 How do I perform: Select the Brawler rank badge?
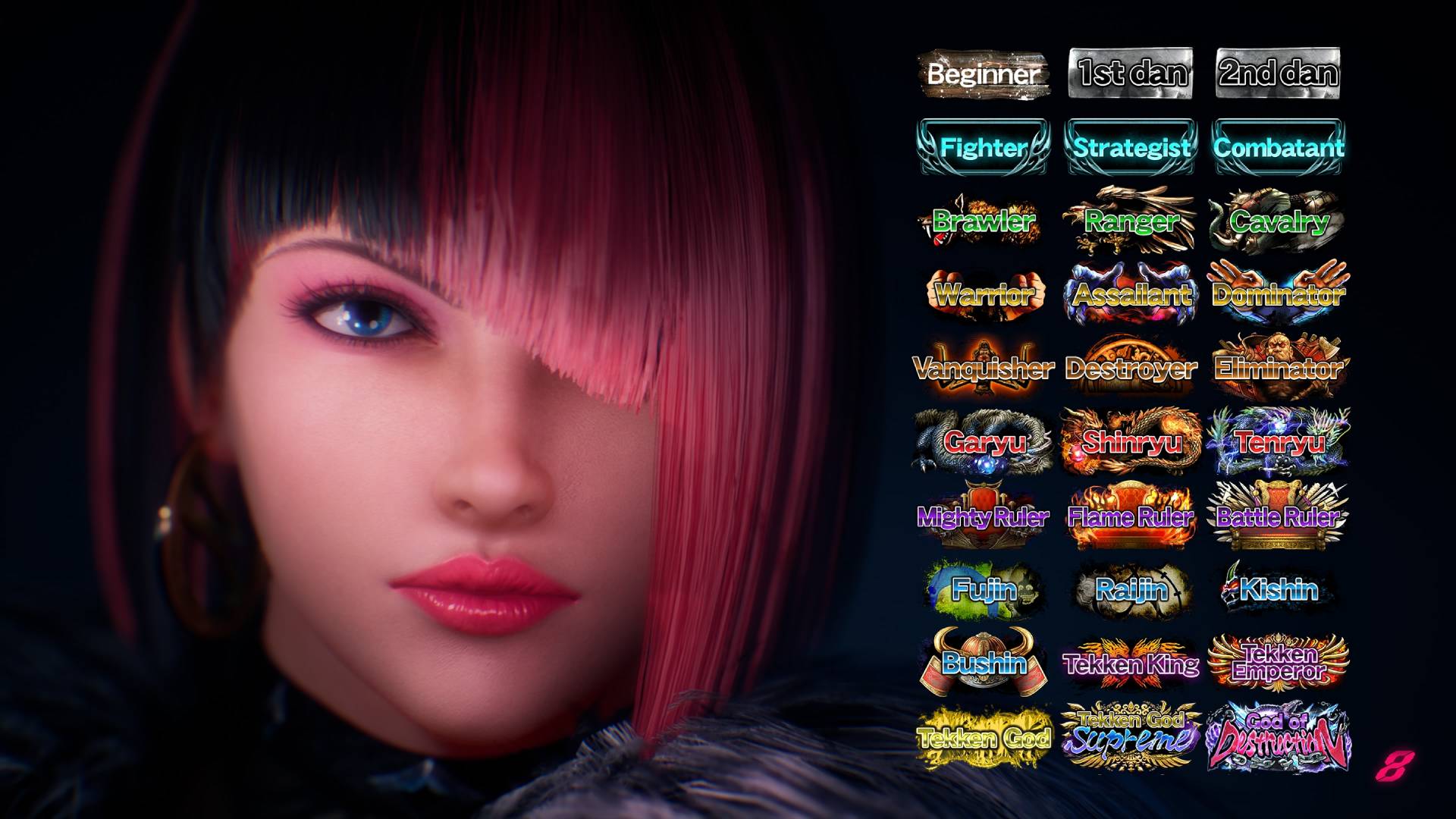984,221
